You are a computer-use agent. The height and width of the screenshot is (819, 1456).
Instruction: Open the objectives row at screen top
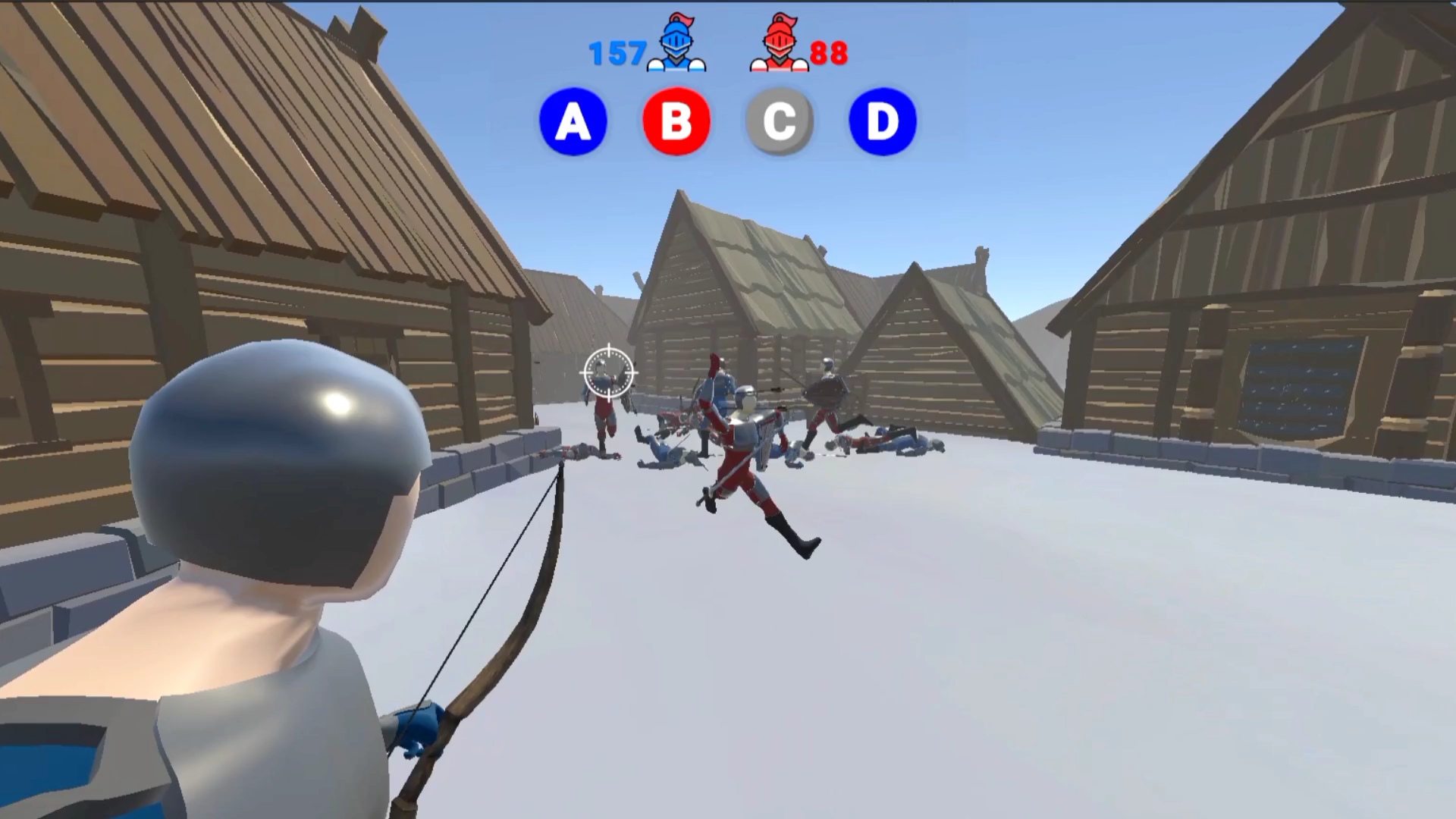pos(726,121)
